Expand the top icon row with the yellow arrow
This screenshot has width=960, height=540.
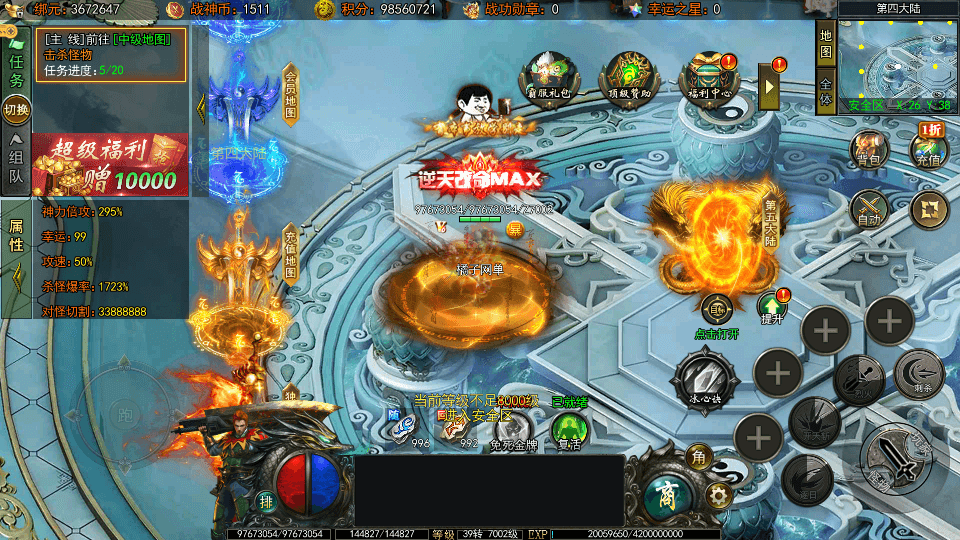click(770, 87)
